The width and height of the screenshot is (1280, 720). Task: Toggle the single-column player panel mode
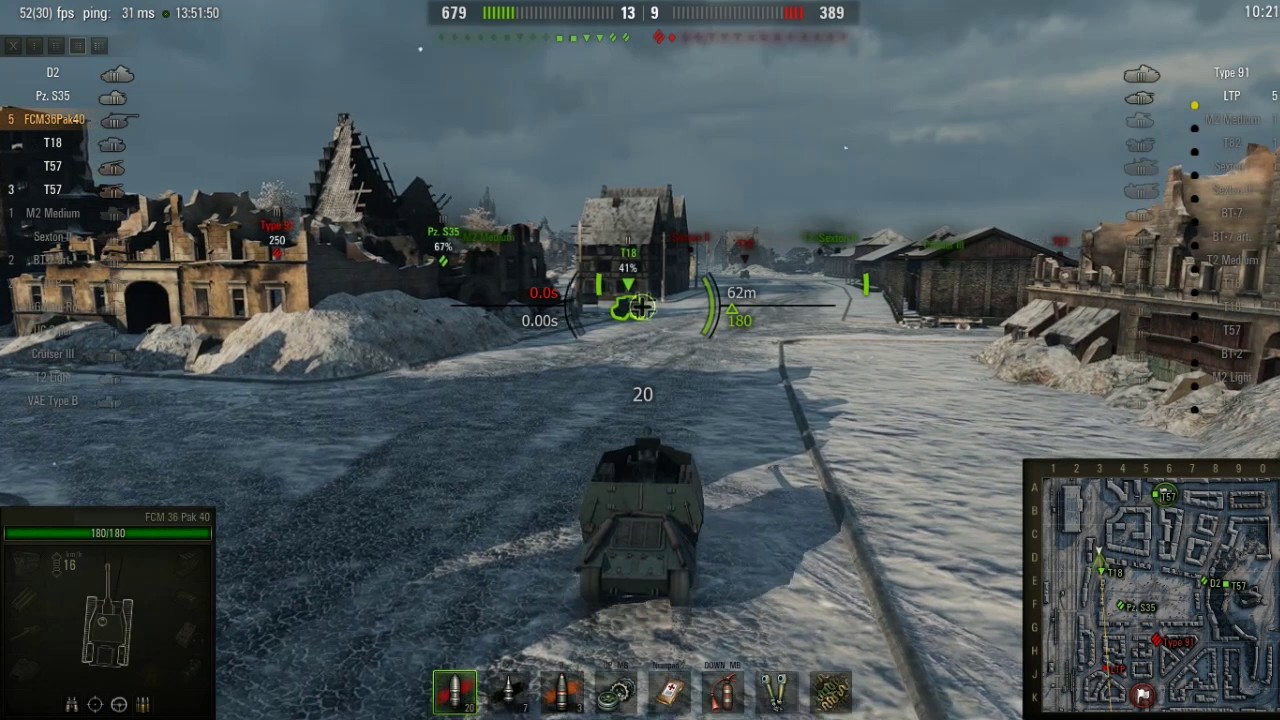coord(33,45)
